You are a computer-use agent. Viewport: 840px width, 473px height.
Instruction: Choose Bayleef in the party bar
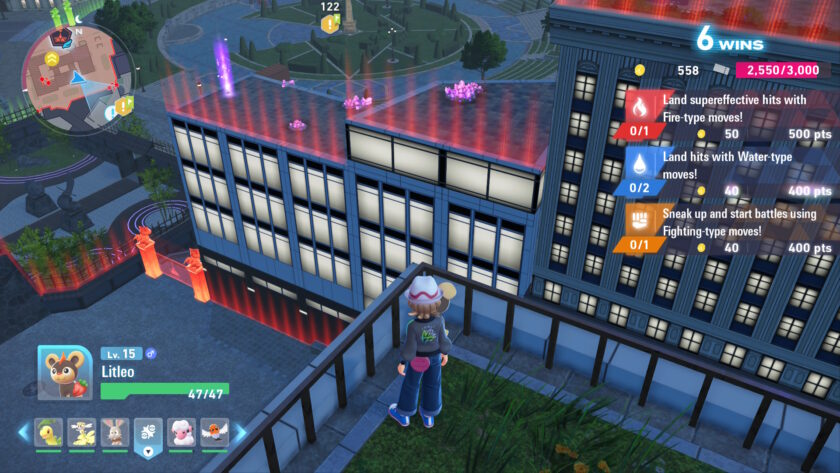point(48,432)
